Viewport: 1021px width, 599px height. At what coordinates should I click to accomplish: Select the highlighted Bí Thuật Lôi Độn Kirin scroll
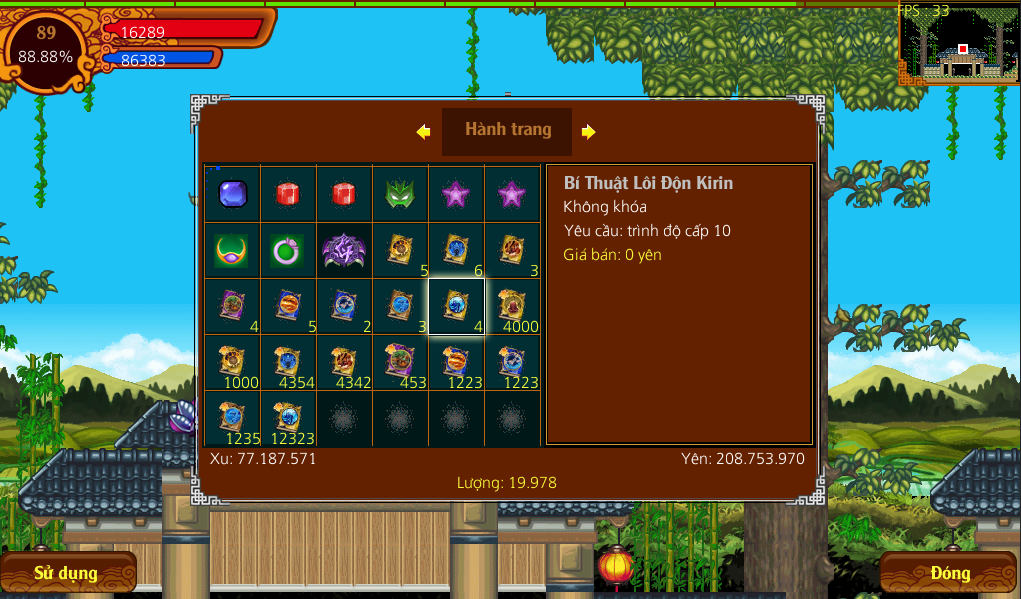456,306
